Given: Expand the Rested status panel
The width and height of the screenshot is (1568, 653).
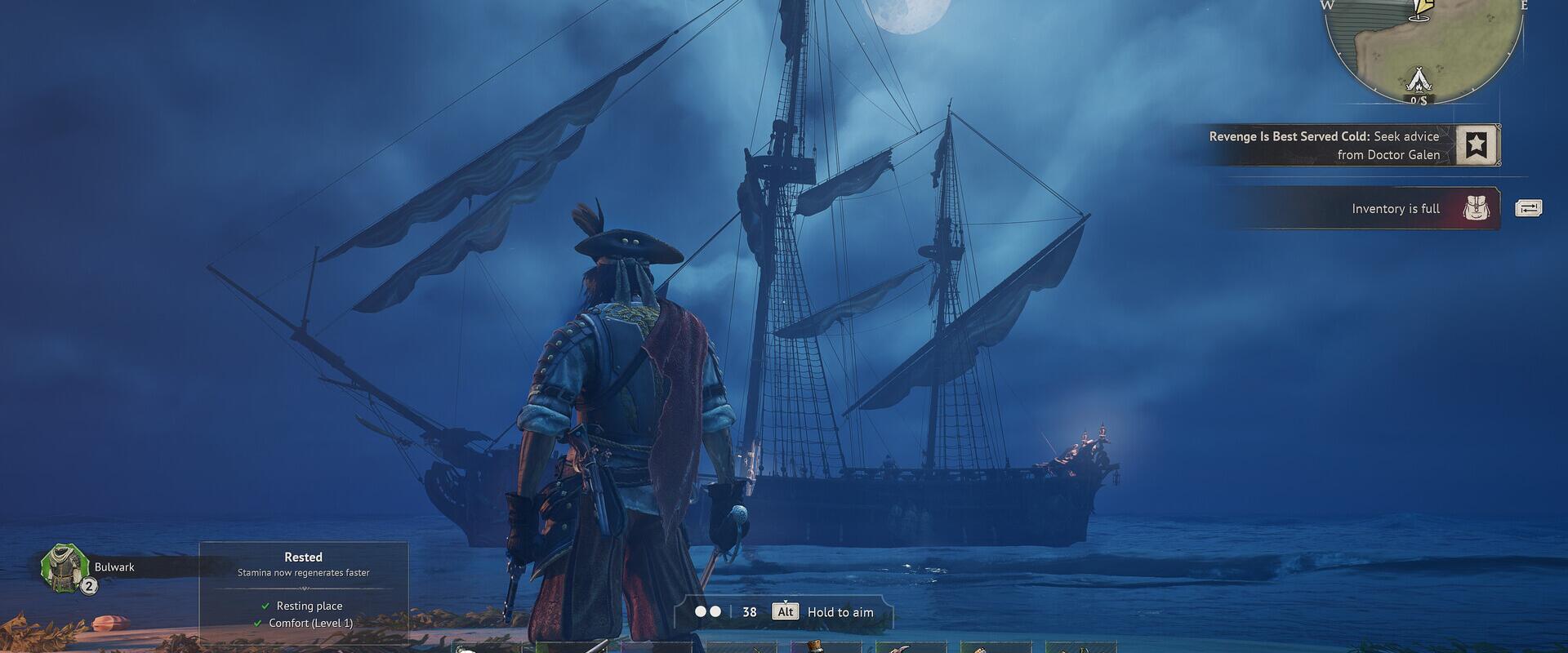Looking at the screenshot, I should click(x=303, y=557).
